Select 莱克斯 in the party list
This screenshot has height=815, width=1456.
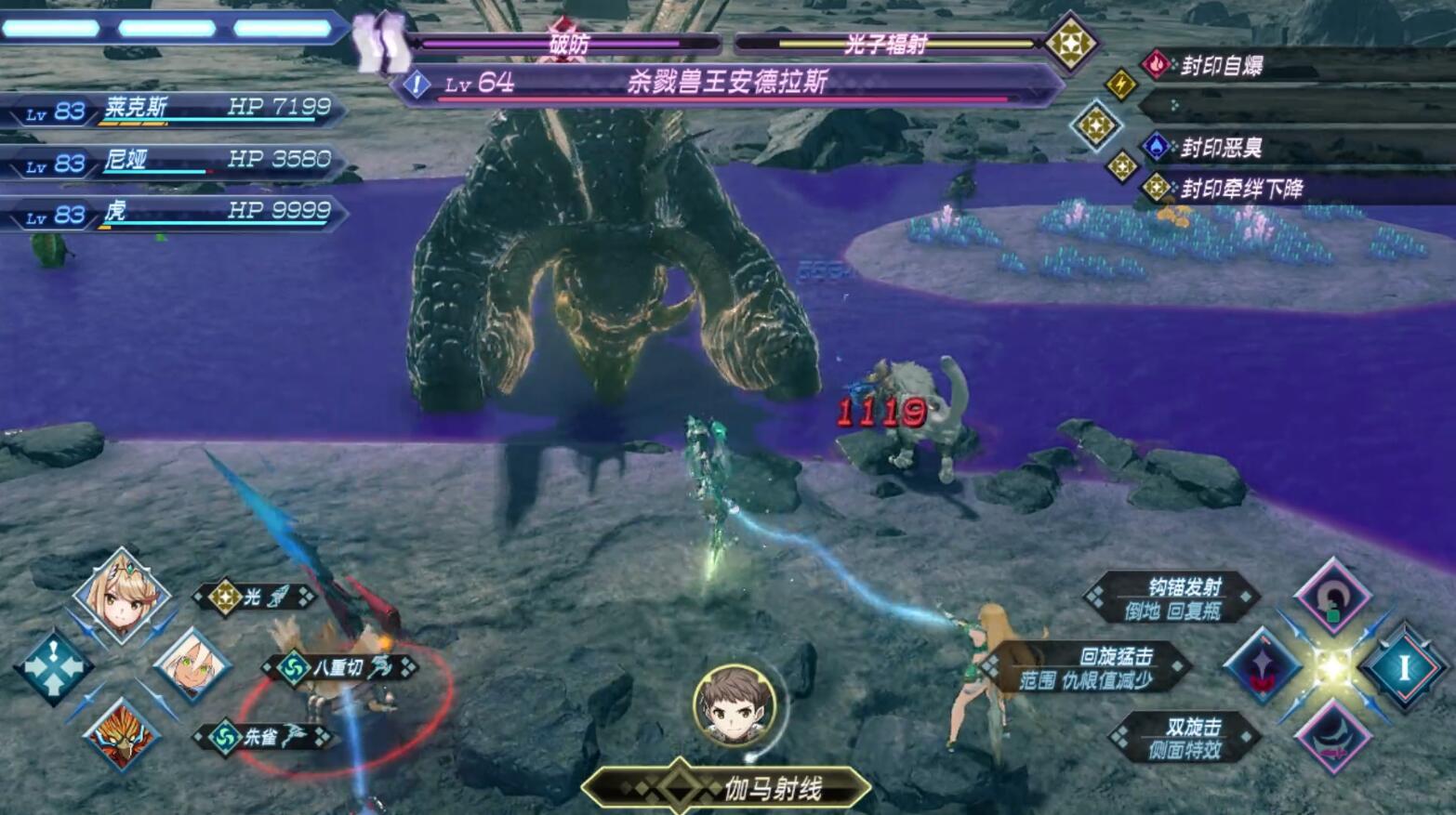click(x=177, y=110)
